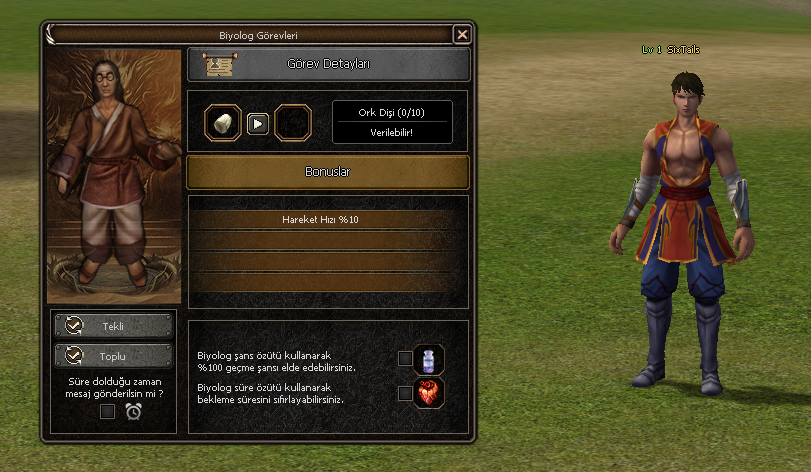Click the Hareket Hızı %10 bonus row

(x=328, y=218)
